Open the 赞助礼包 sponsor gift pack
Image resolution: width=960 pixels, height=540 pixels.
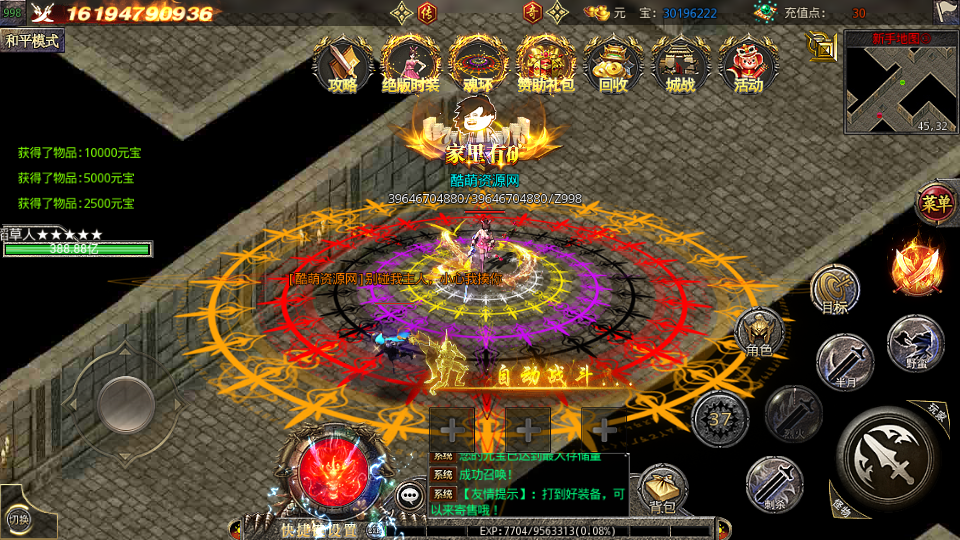[x=545, y=63]
